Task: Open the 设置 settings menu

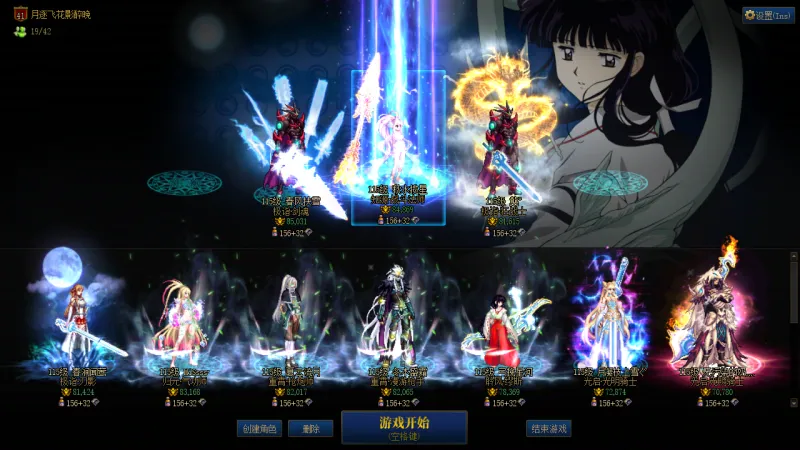Action: tap(768, 15)
